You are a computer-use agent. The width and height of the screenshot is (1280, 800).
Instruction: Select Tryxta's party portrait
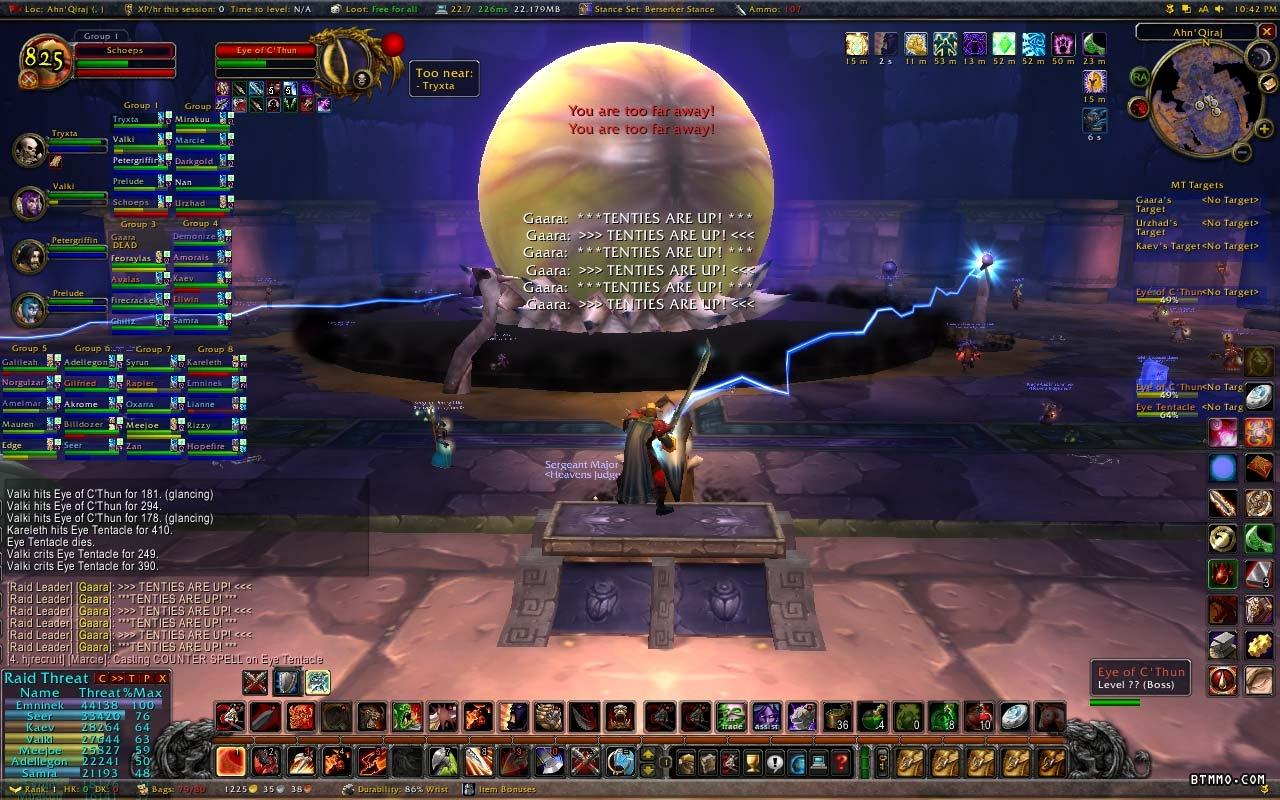click(30, 150)
